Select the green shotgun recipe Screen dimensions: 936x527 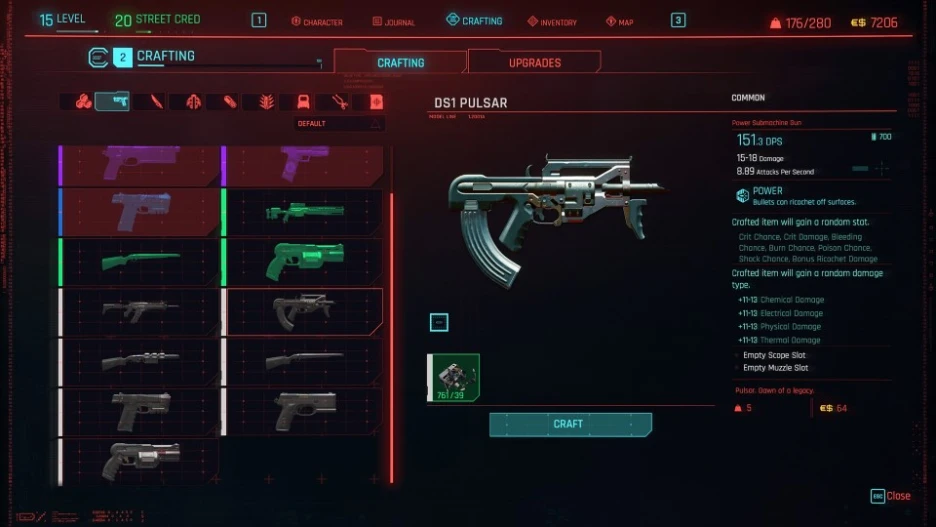pos(140,261)
